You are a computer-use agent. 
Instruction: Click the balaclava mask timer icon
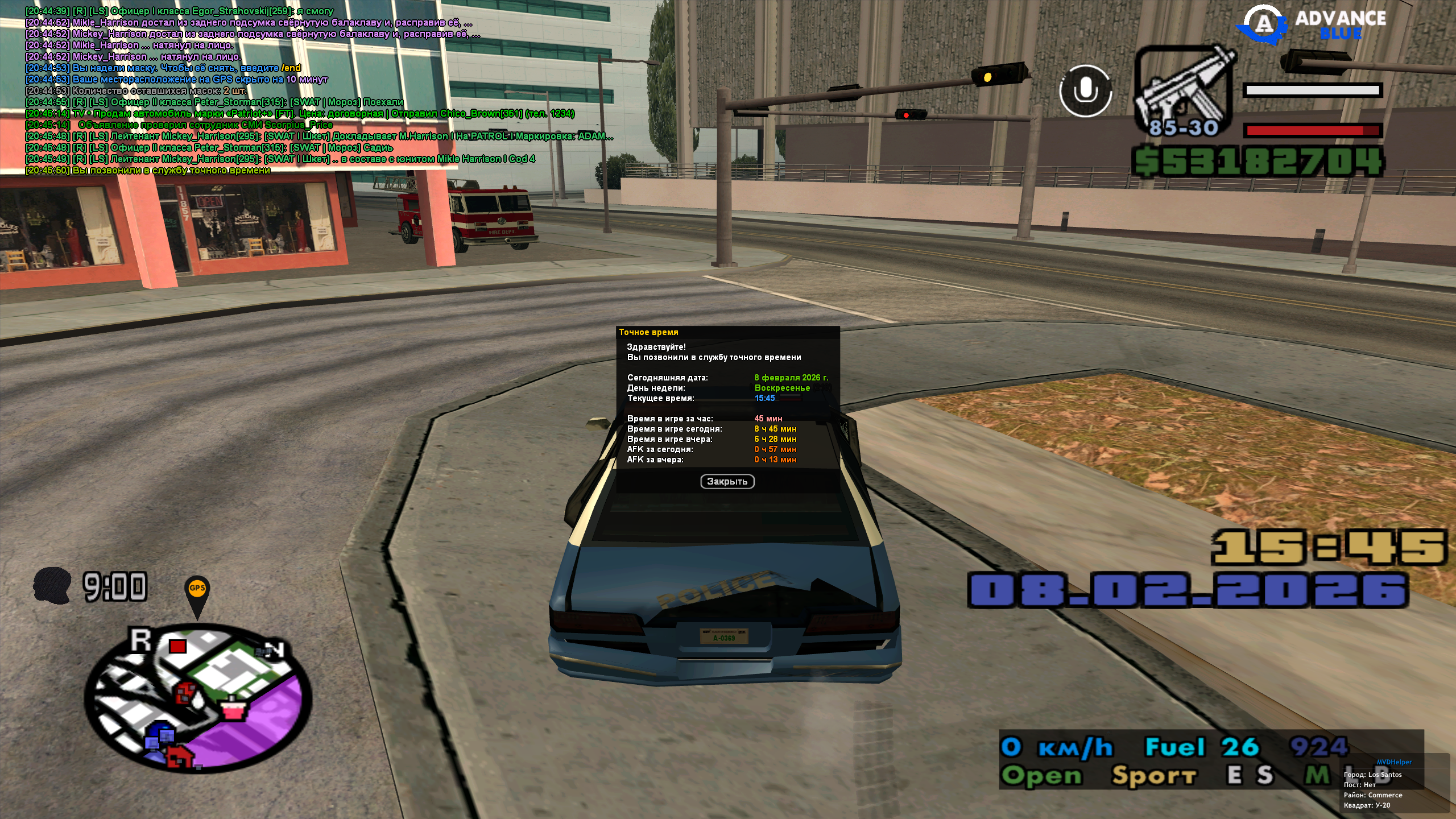click(52, 585)
